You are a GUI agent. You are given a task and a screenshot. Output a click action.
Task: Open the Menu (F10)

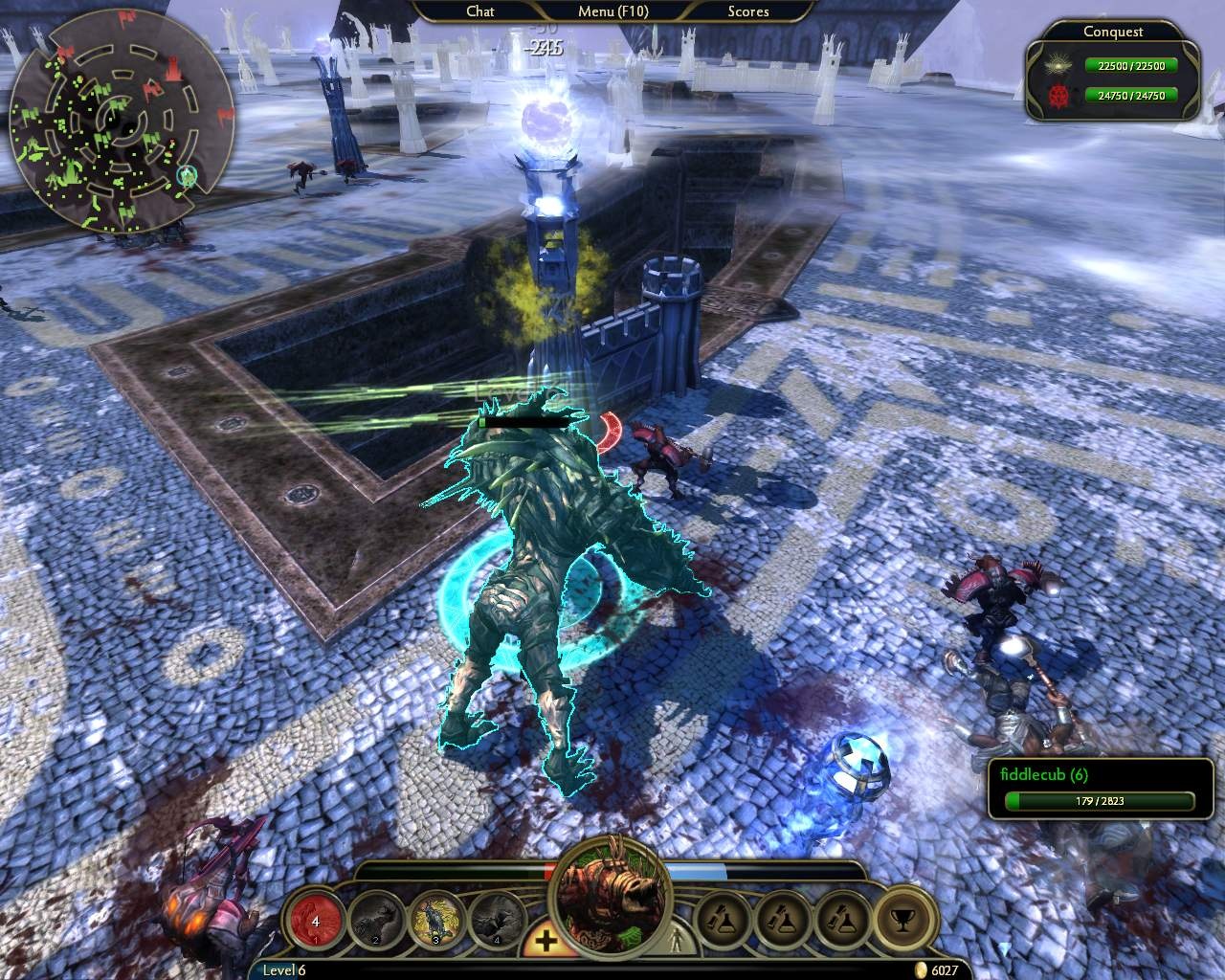612,11
